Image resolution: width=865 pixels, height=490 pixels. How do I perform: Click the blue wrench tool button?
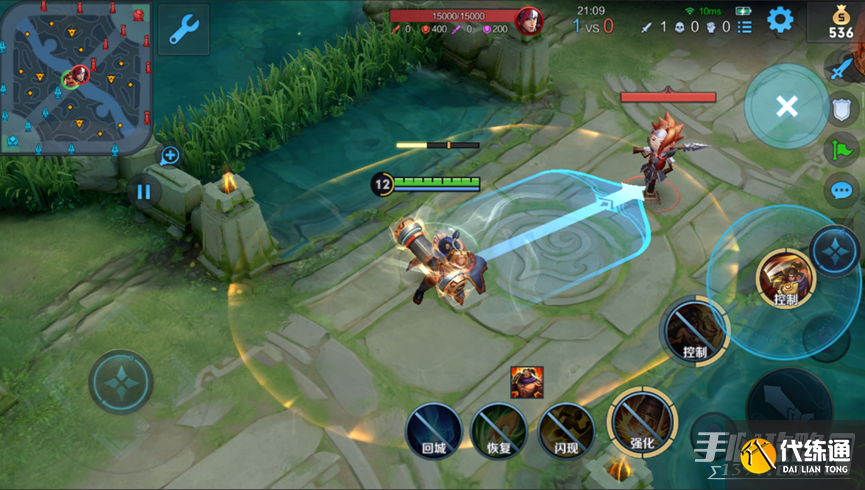pos(183,31)
